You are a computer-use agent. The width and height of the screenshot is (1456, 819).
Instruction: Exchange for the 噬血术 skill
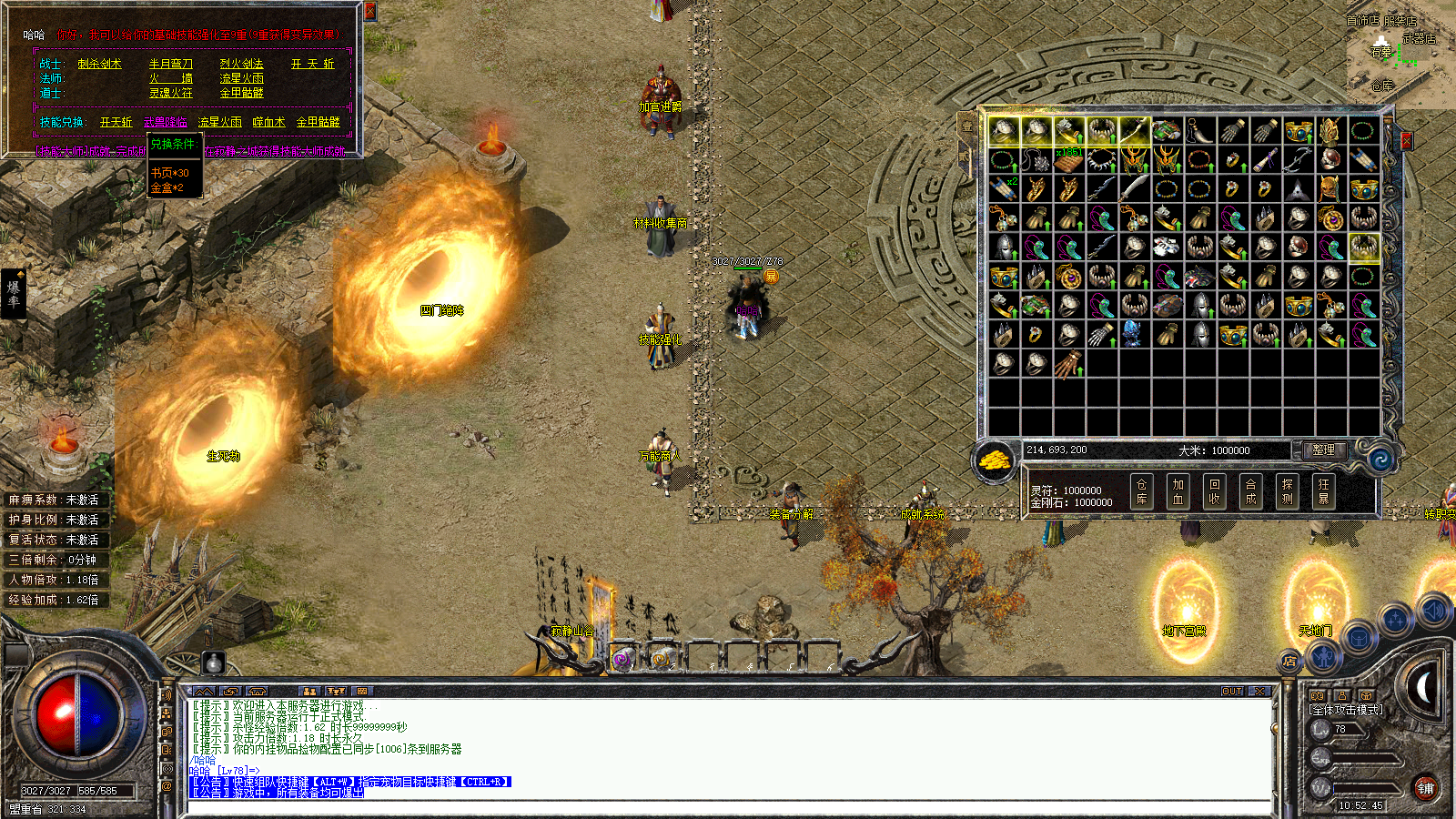point(268,122)
